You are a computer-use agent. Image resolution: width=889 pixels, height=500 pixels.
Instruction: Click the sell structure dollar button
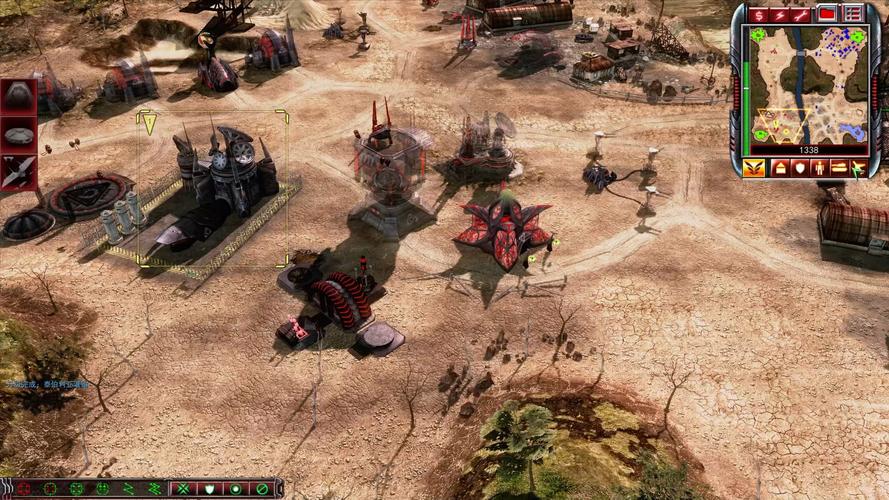point(758,14)
